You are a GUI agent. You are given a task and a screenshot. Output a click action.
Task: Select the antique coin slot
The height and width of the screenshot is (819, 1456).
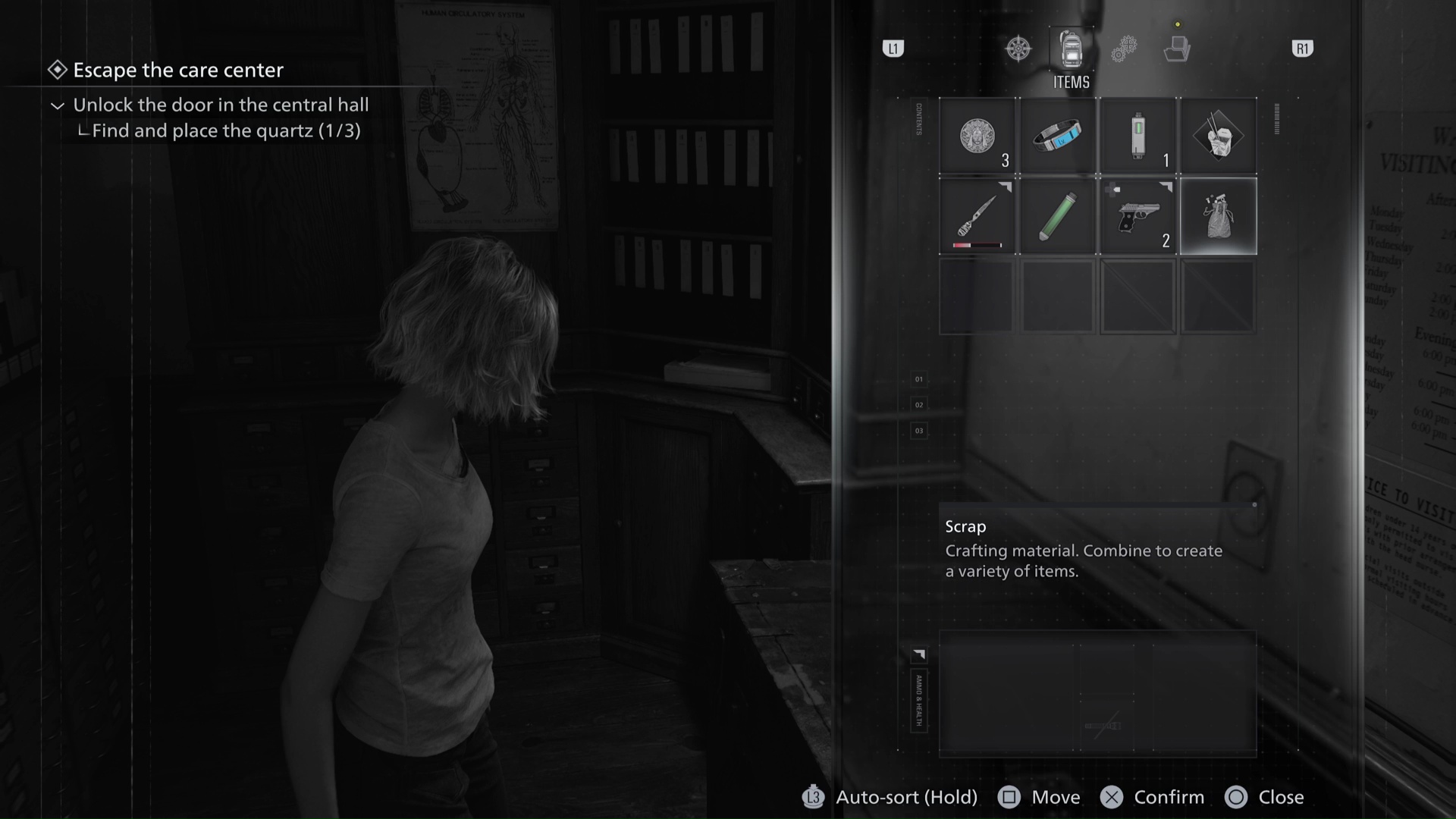(977, 136)
